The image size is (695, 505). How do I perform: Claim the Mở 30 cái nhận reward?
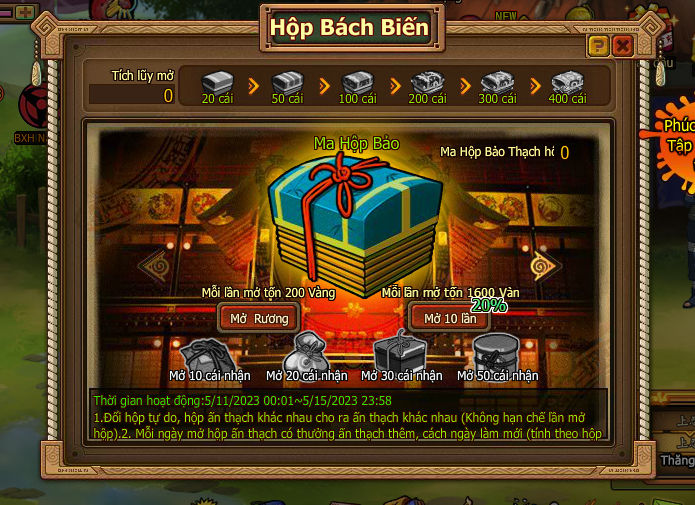pos(401,352)
